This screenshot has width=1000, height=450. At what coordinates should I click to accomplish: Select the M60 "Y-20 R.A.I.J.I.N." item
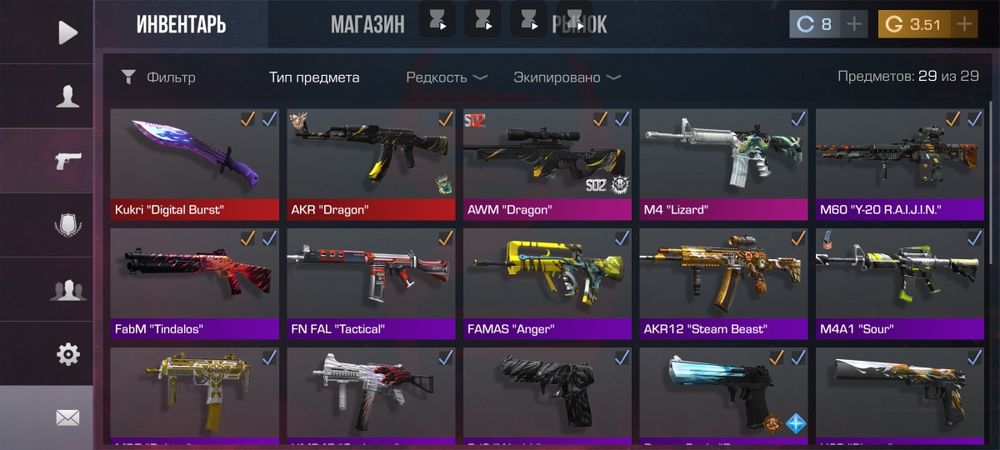pyautogui.click(x=899, y=164)
